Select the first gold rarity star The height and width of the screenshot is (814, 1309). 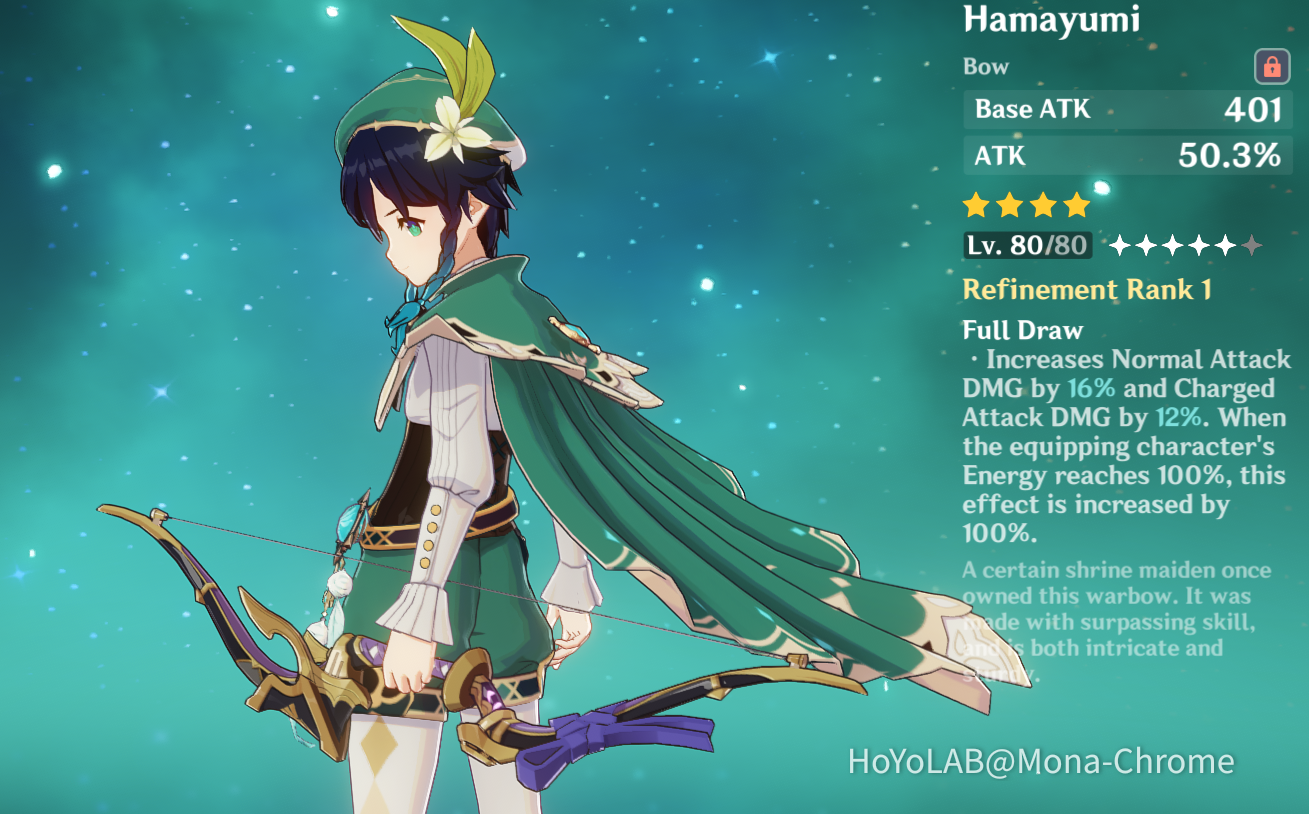pyautogui.click(x=976, y=205)
